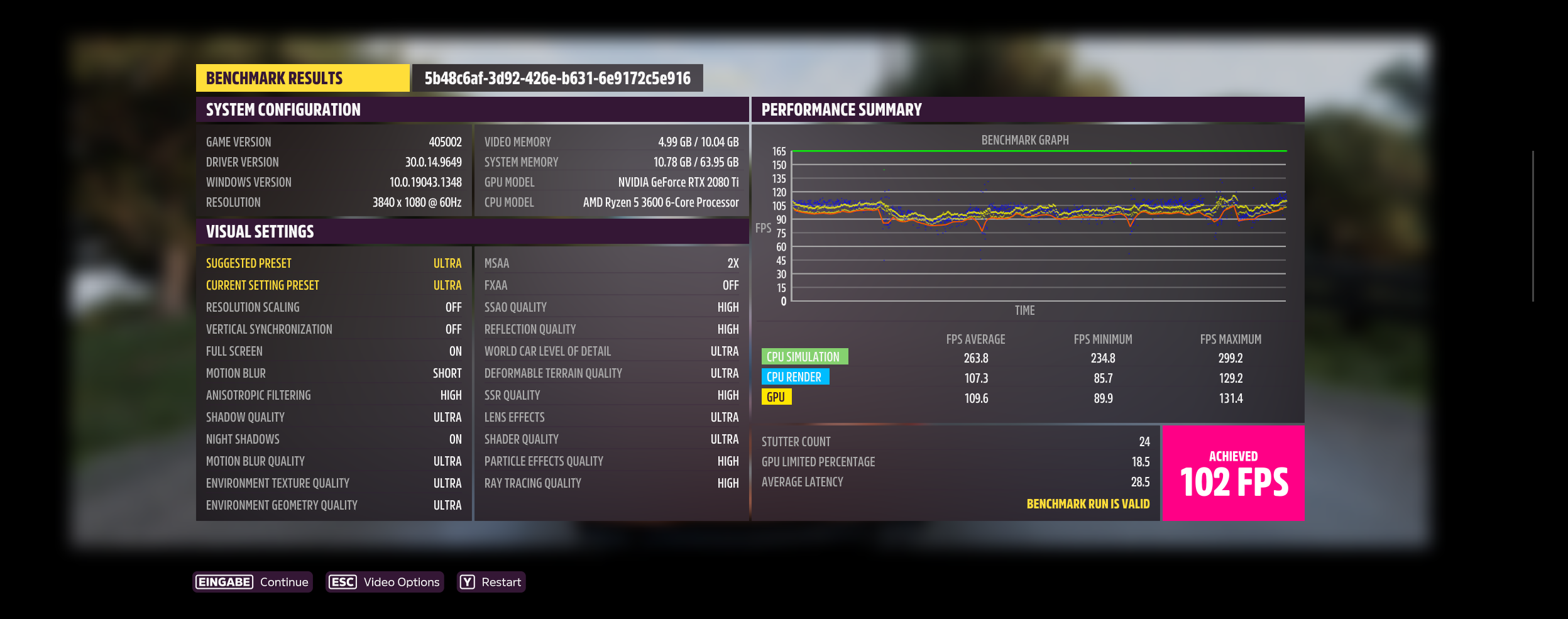Image resolution: width=1568 pixels, height=619 pixels.
Task: Select the GPU legend marker
Action: pos(776,397)
